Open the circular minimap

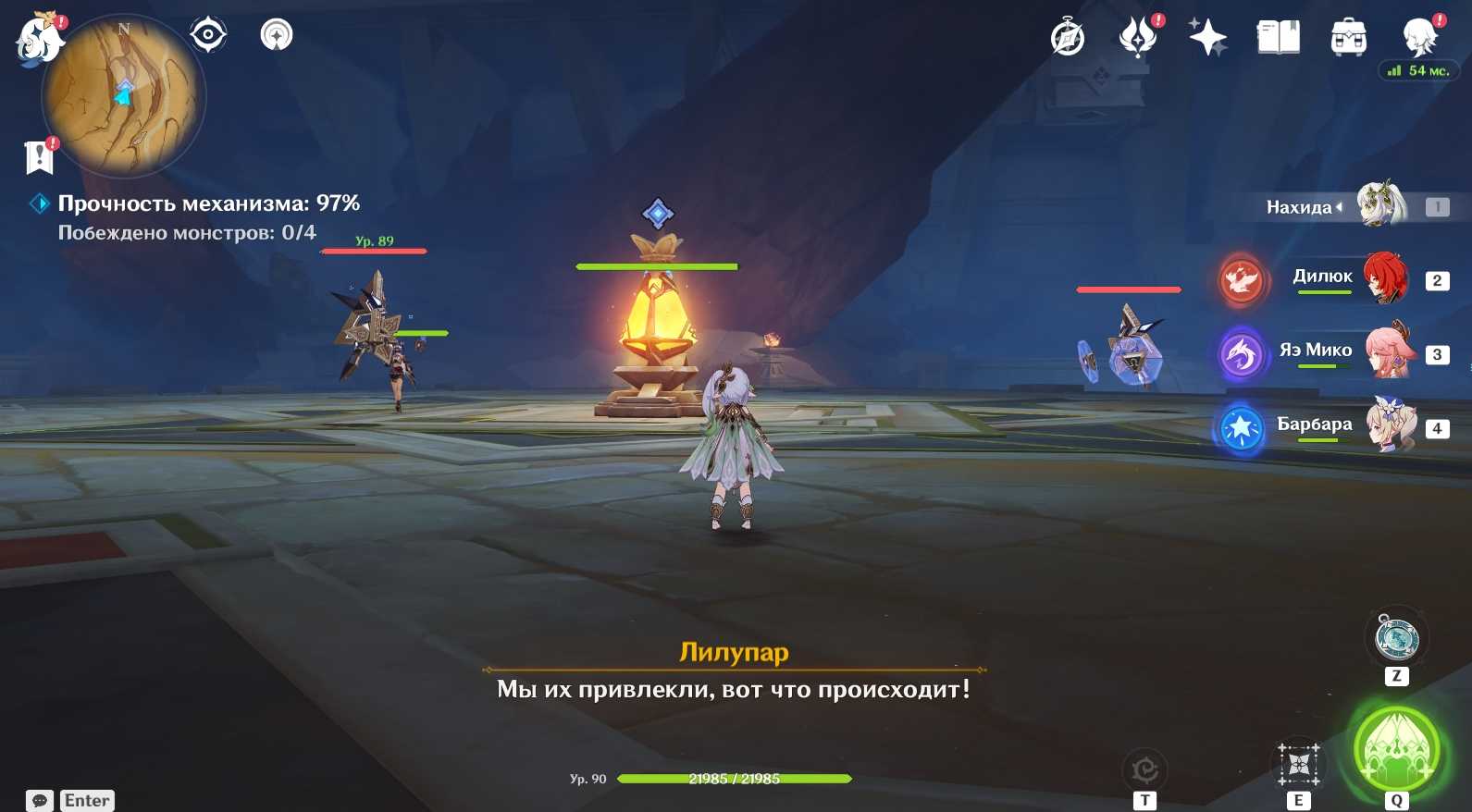point(125,96)
